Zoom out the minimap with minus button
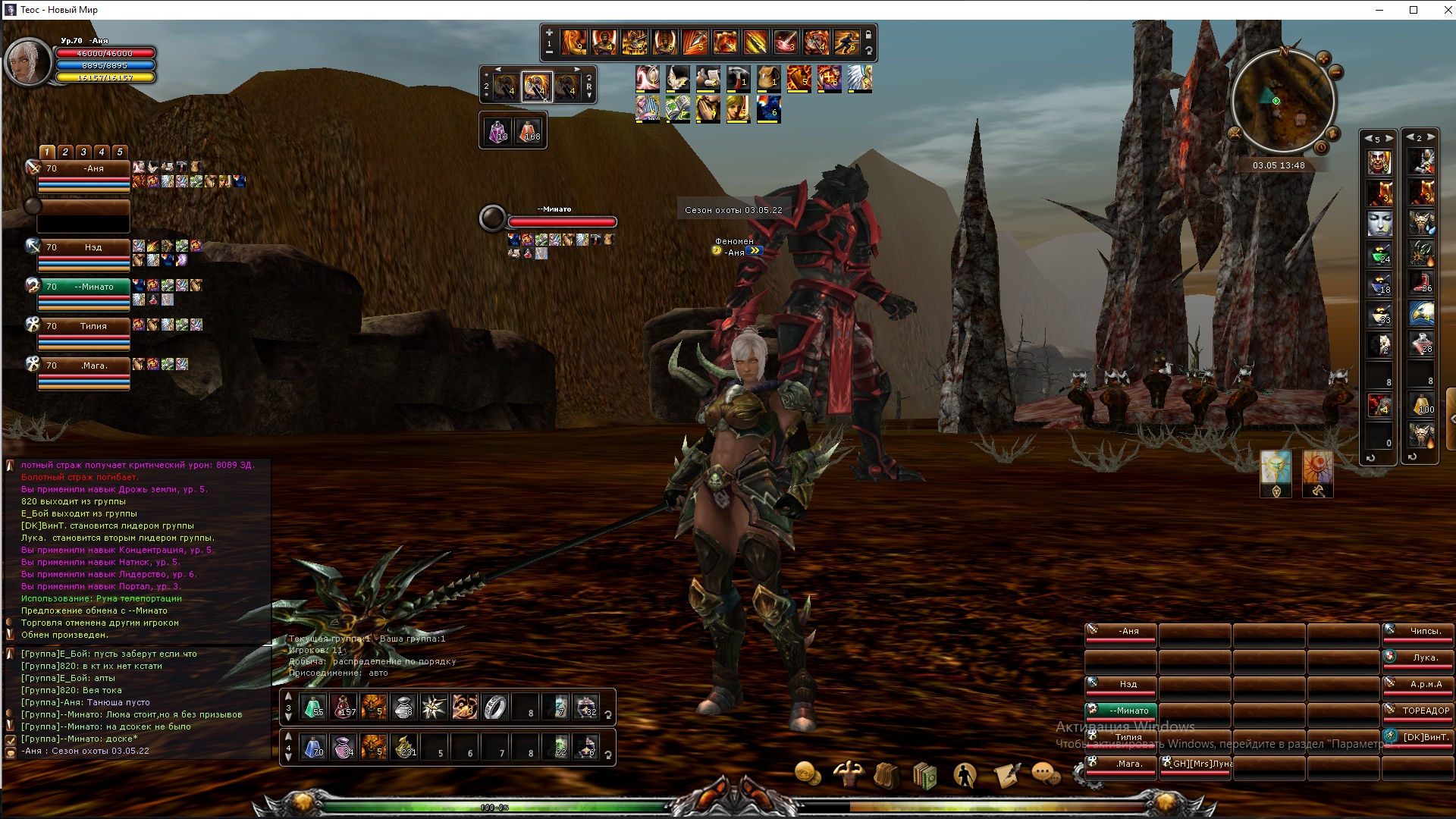The width and height of the screenshot is (1456, 819). coord(1335,73)
